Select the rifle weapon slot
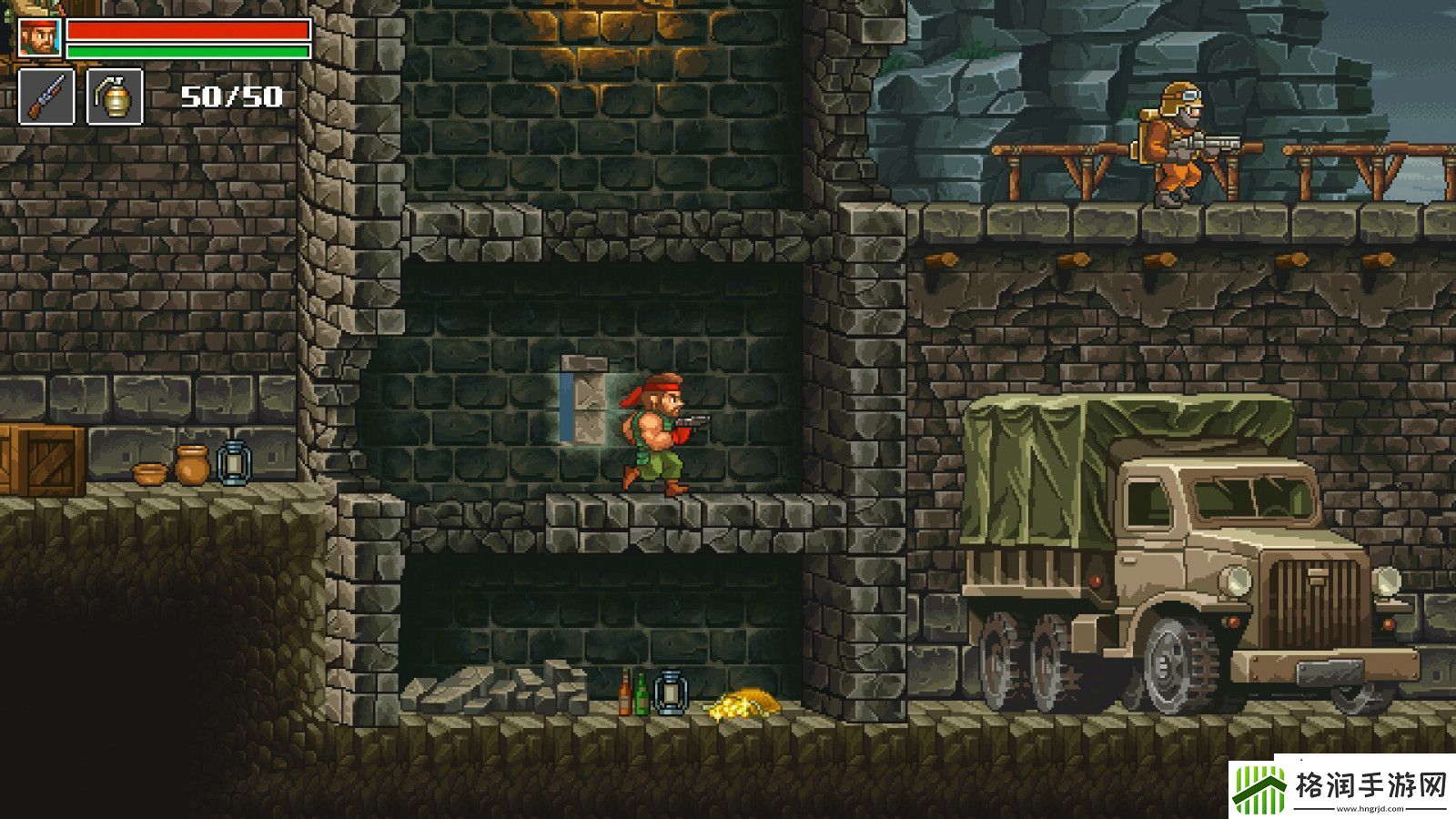1456x819 pixels. pyautogui.click(x=46, y=96)
